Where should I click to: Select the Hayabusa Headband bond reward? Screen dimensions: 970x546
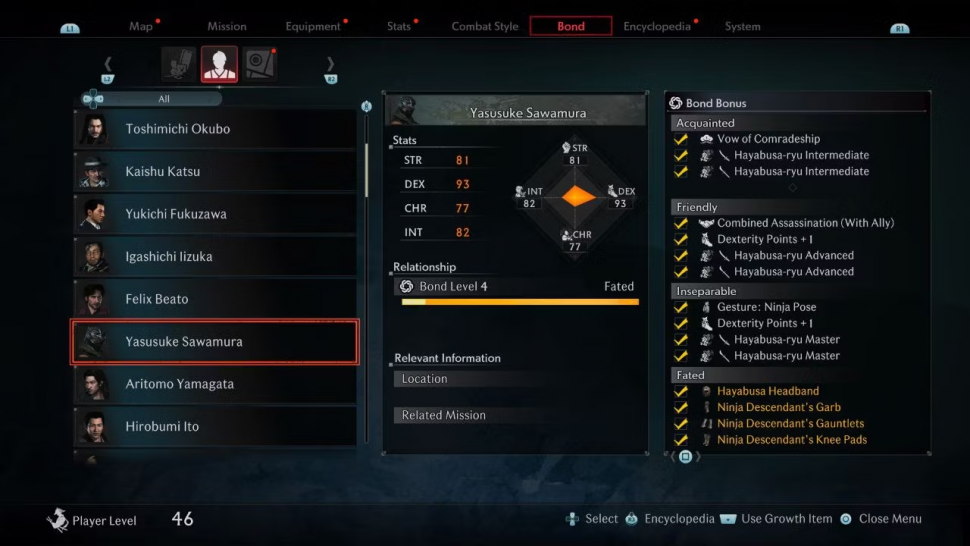767,391
